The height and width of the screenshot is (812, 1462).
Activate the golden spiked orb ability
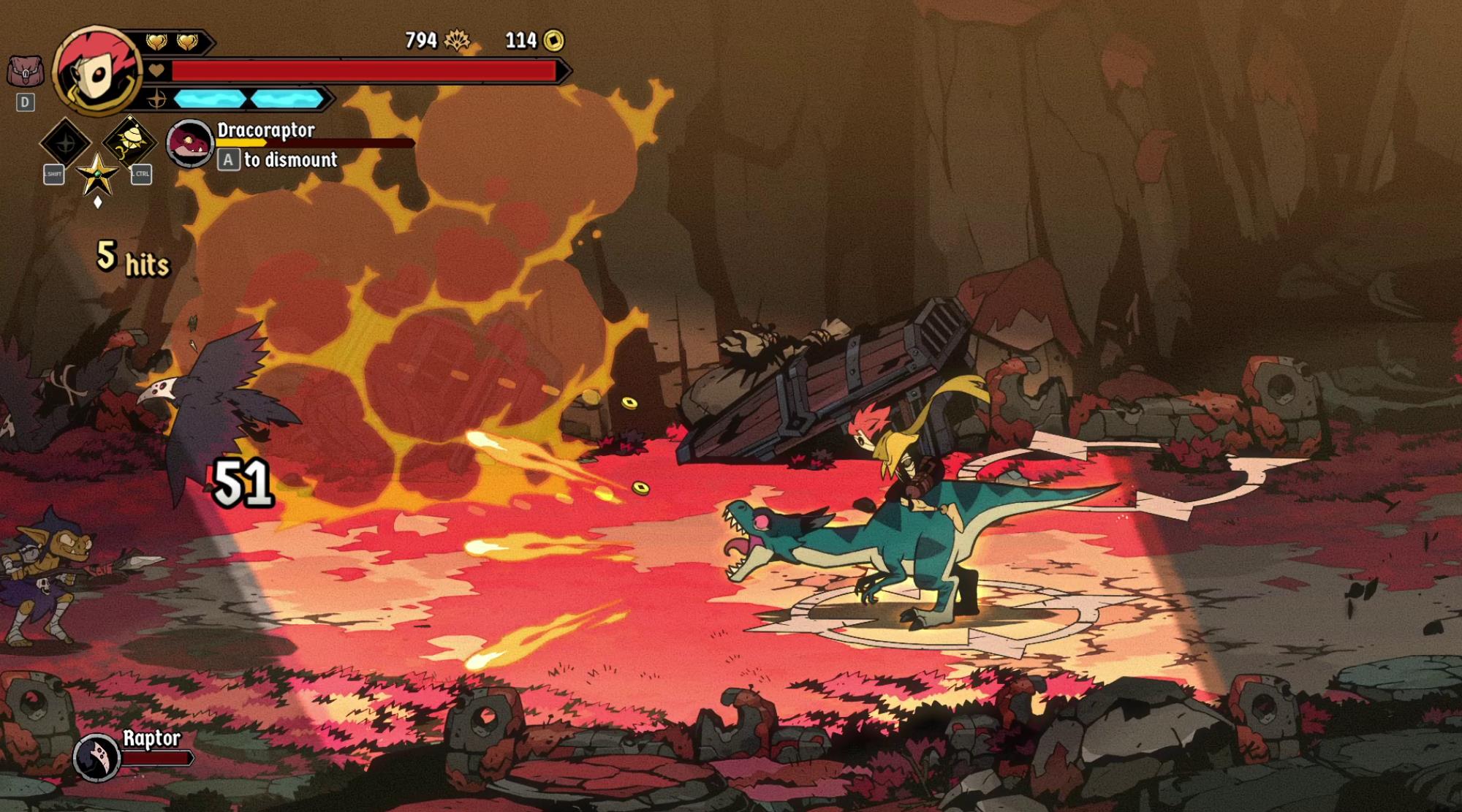pyautogui.click(x=129, y=141)
